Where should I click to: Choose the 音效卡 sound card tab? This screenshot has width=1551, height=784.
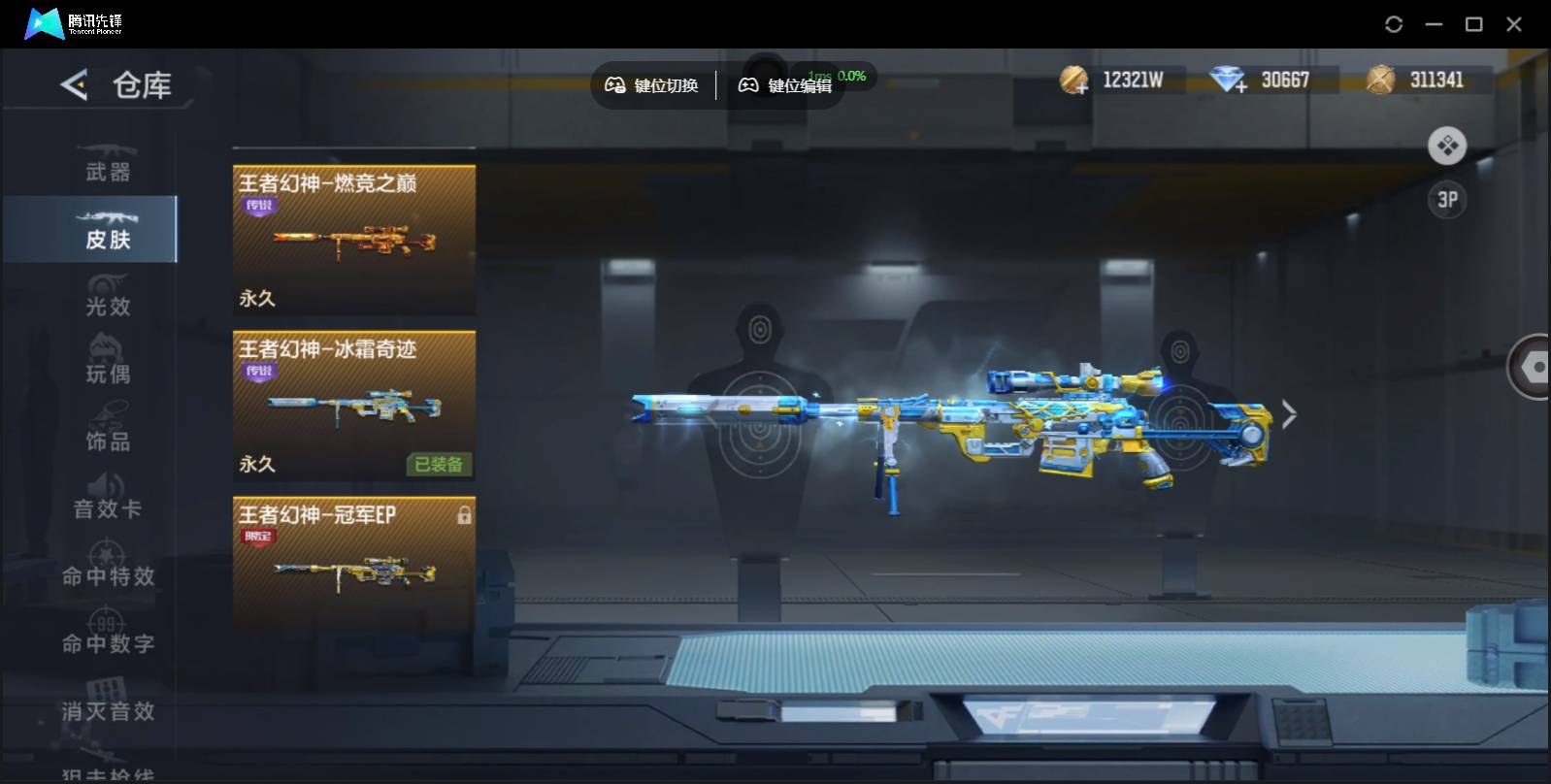107,499
